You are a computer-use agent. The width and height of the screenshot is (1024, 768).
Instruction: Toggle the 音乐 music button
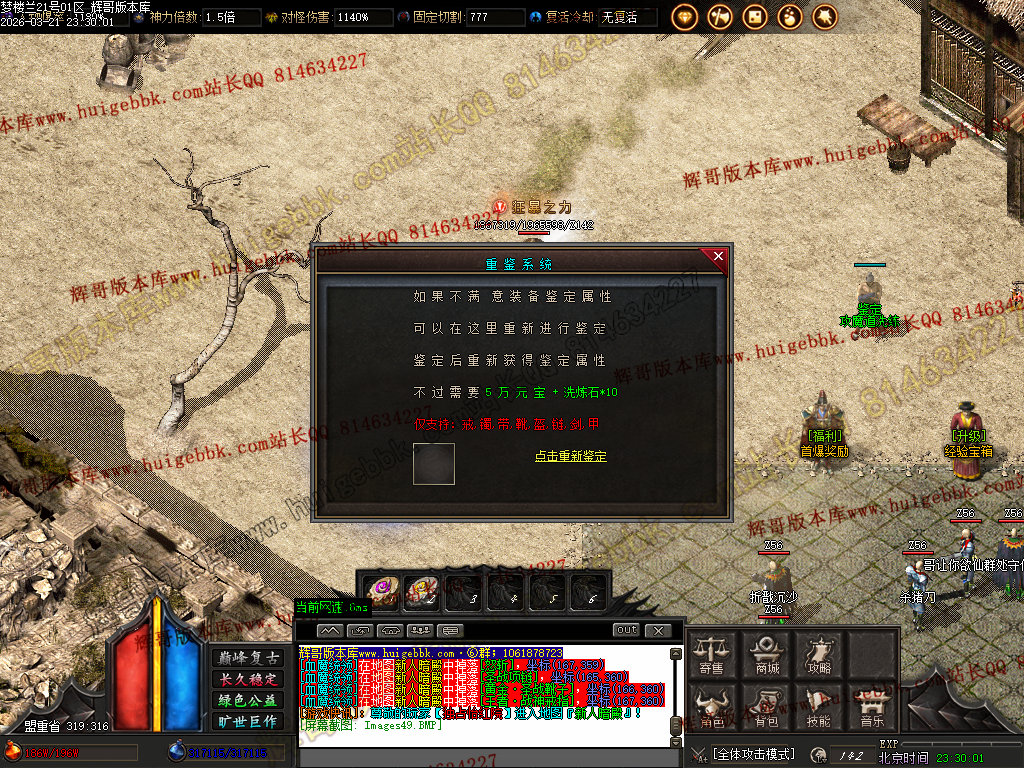872,707
